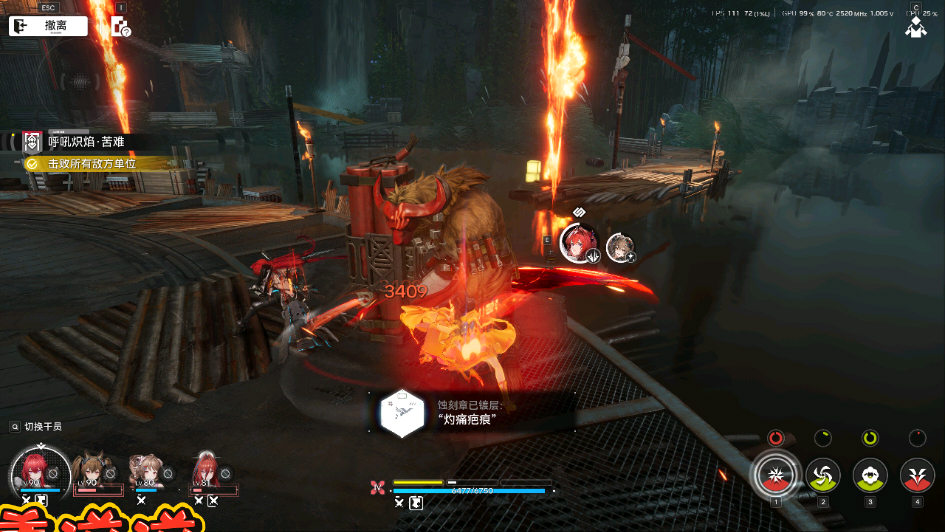This screenshot has width=945, height=532.
Task: Trigger the fluffy sheep skill in slot 3
Action: [x=870, y=474]
